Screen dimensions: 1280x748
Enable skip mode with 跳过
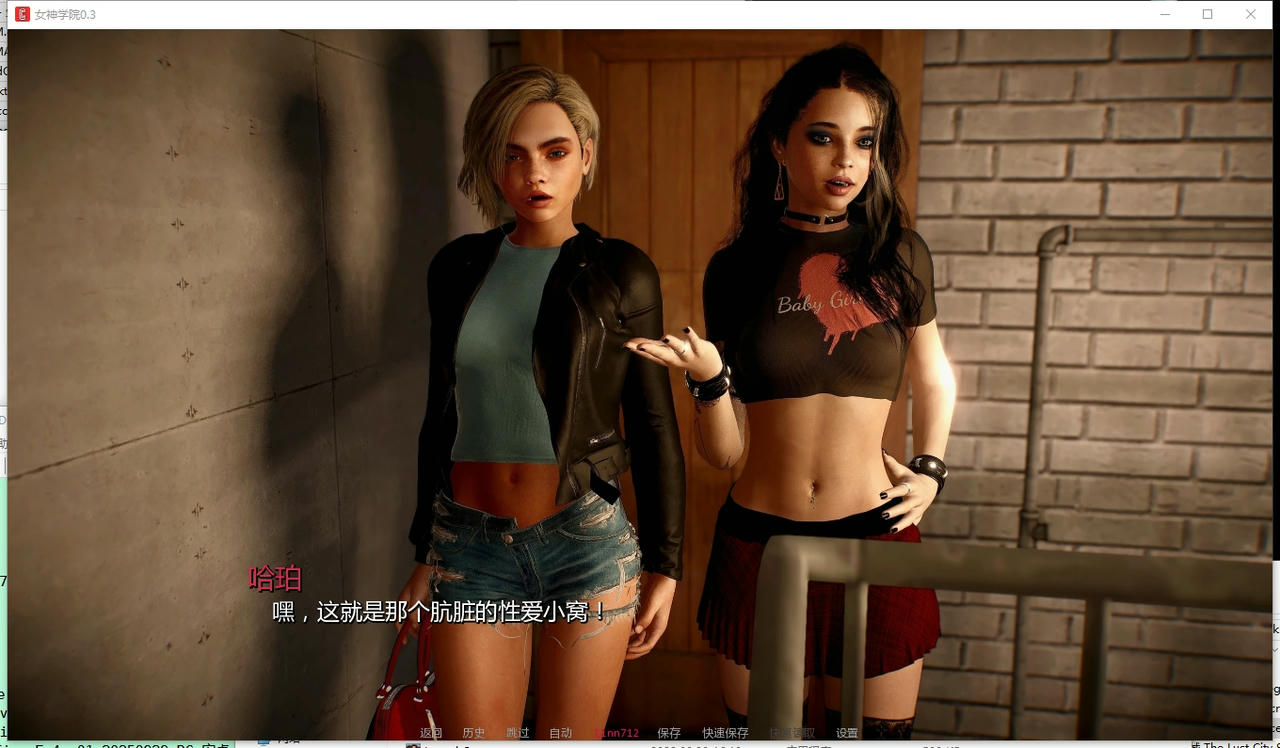click(x=516, y=732)
